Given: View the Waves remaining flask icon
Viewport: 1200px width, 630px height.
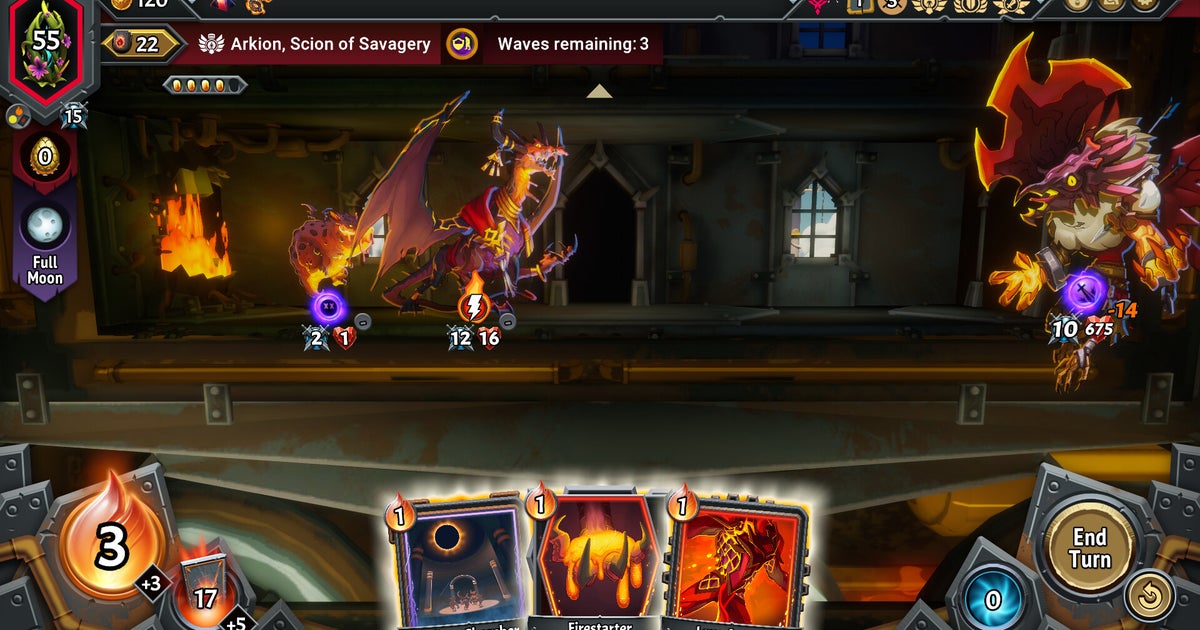Looking at the screenshot, I should point(461,44).
